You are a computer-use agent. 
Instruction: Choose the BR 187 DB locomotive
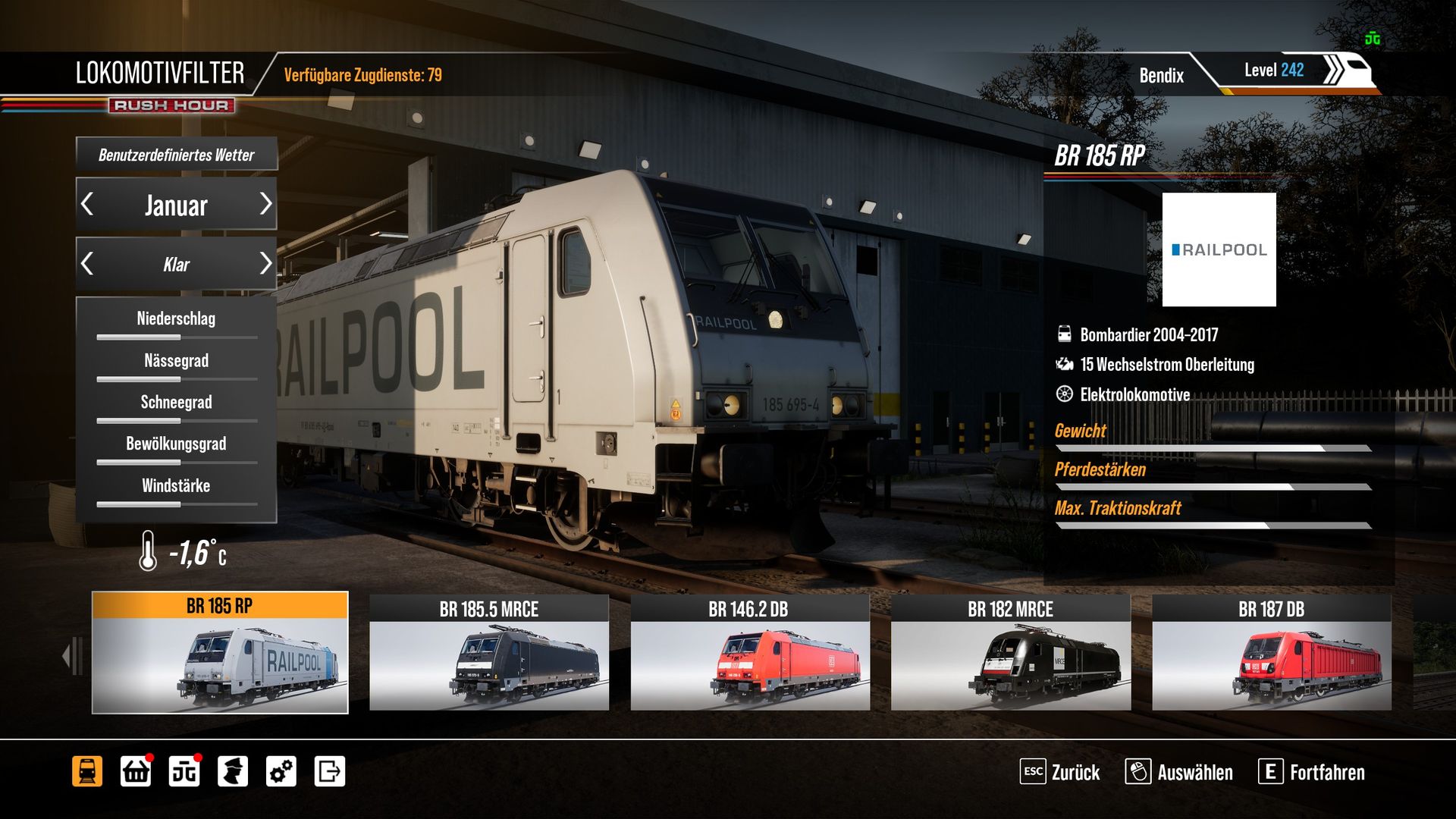1272,653
